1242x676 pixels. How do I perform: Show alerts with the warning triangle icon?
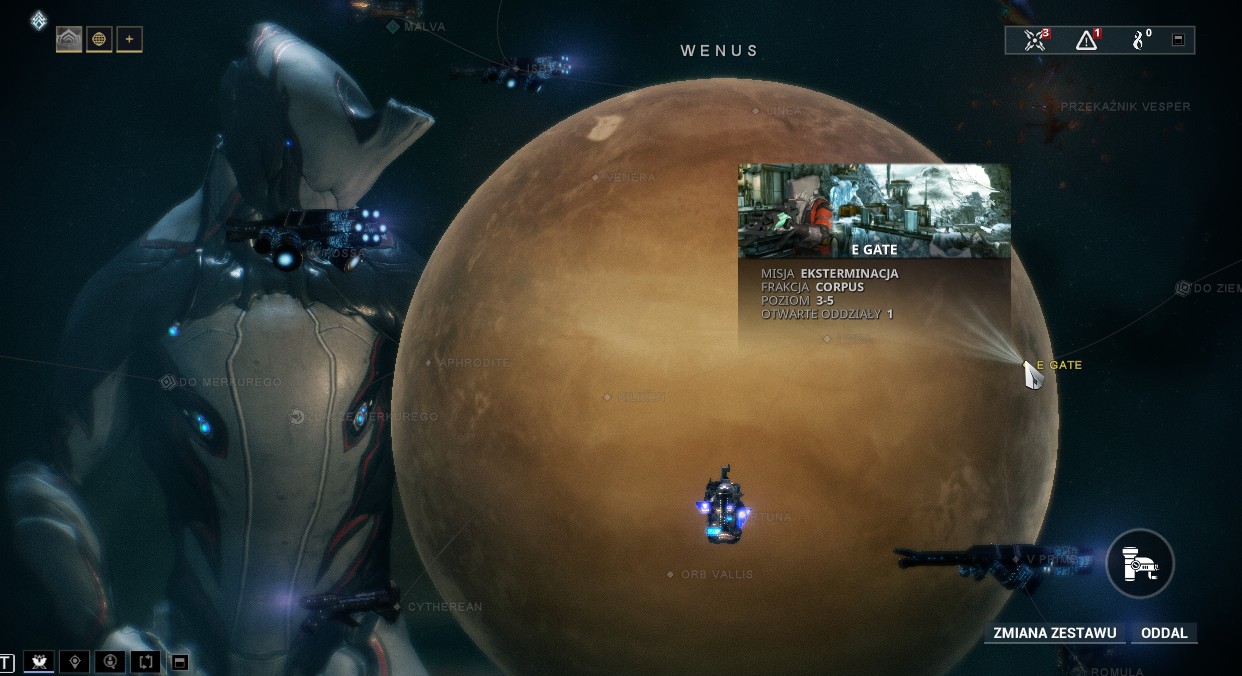(1087, 40)
